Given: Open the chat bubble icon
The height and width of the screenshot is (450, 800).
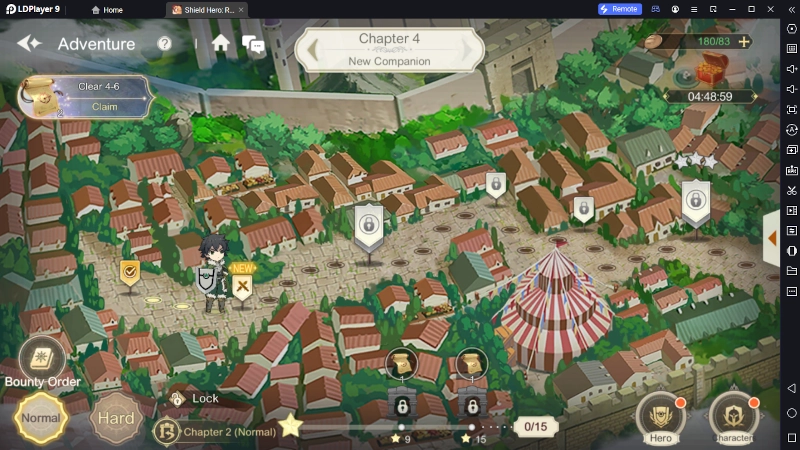Looking at the screenshot, I should tap(253, 45).
